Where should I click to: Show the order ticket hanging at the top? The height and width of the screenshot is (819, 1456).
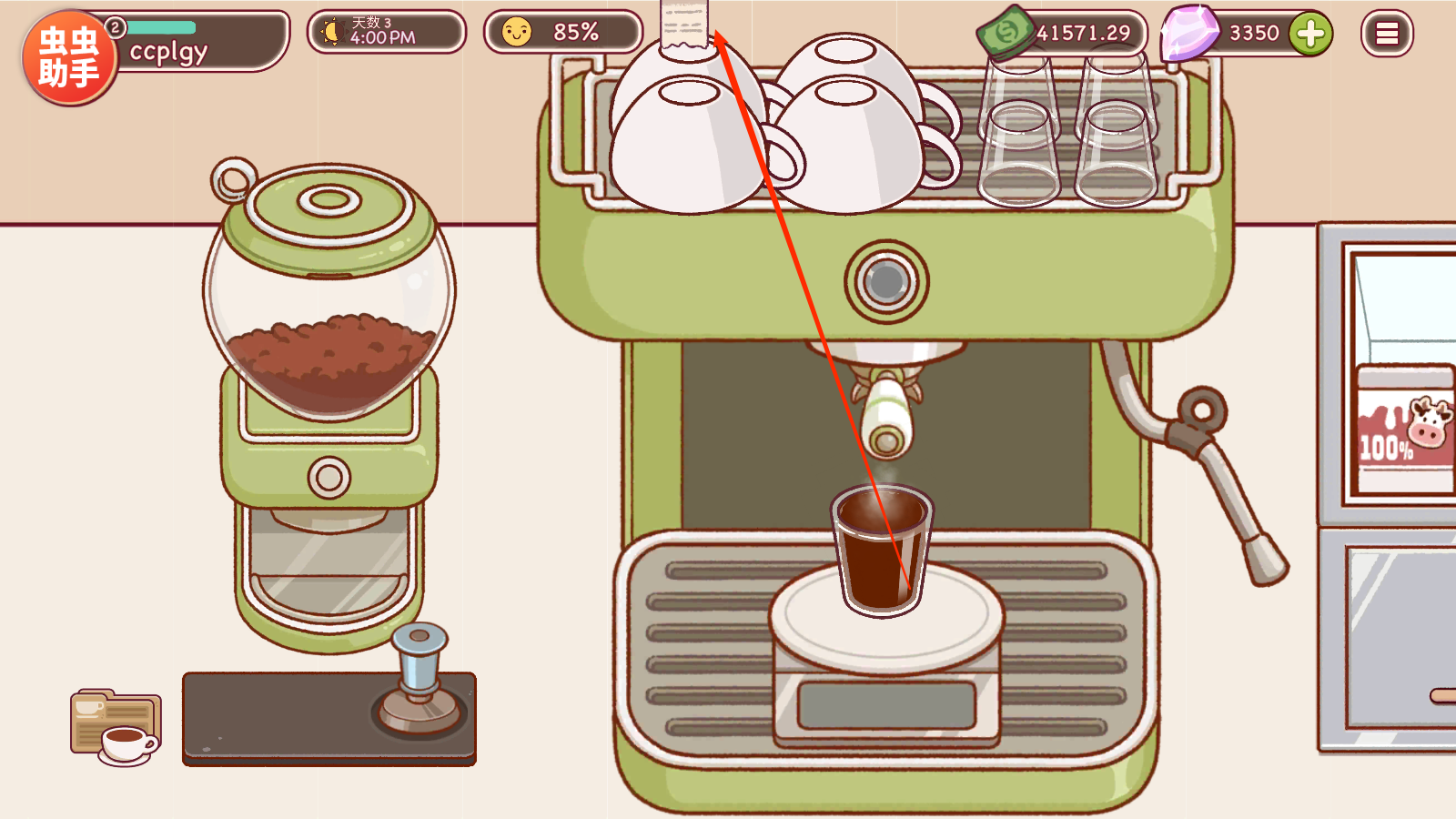point(684,25)
